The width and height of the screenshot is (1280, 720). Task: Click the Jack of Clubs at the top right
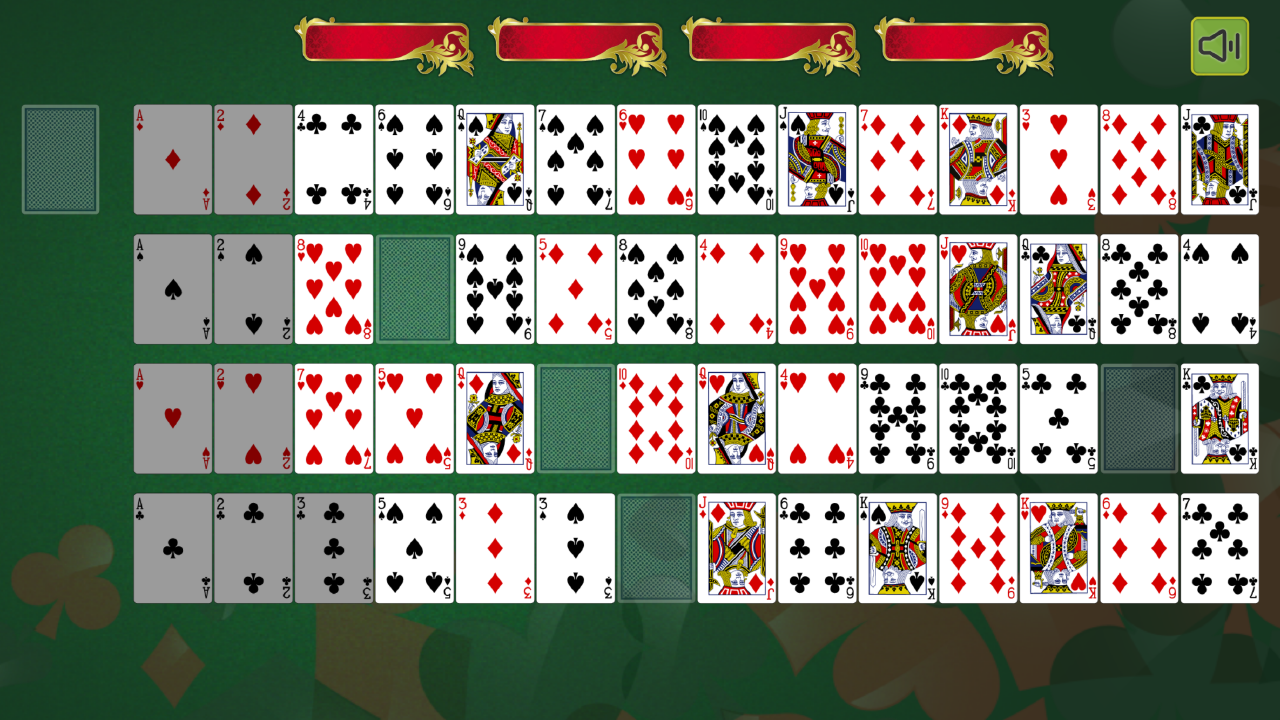[x=1218, y=160]
